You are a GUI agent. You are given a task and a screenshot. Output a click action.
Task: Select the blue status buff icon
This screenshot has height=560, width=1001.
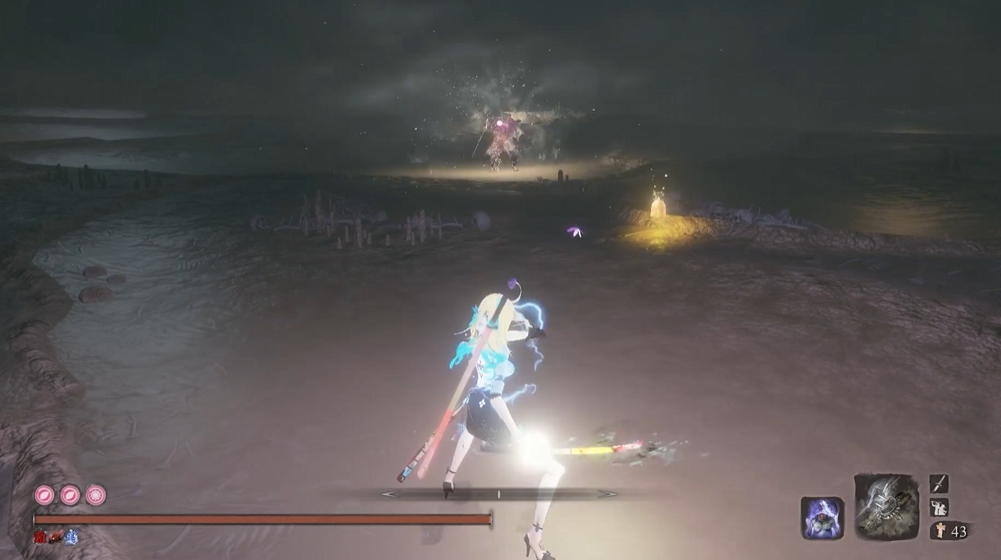tap(72, 537)
